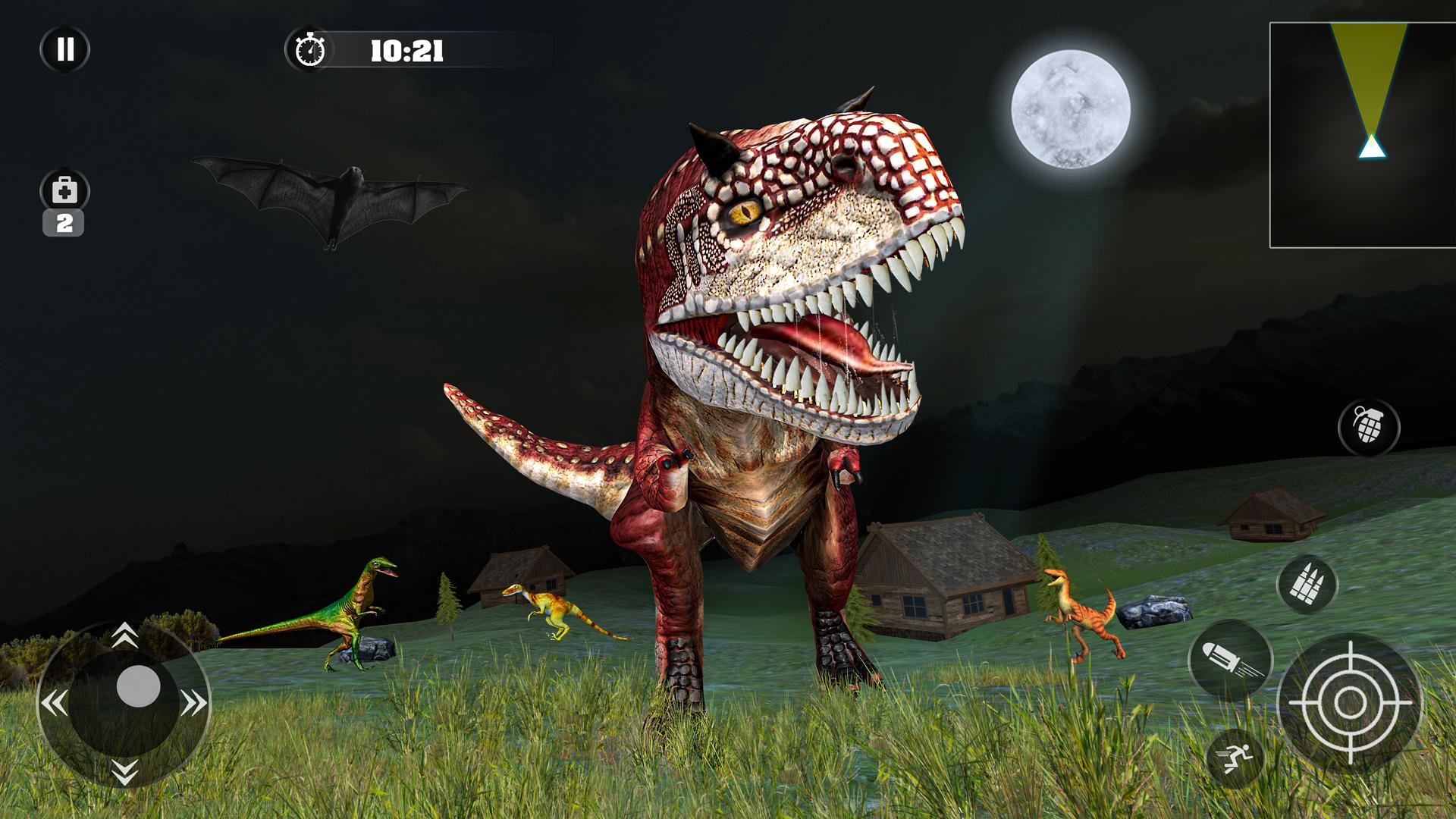Tap the medkit counter showing 2
Viewport: 1456px width, 819px height.
[x=65, y=222]
